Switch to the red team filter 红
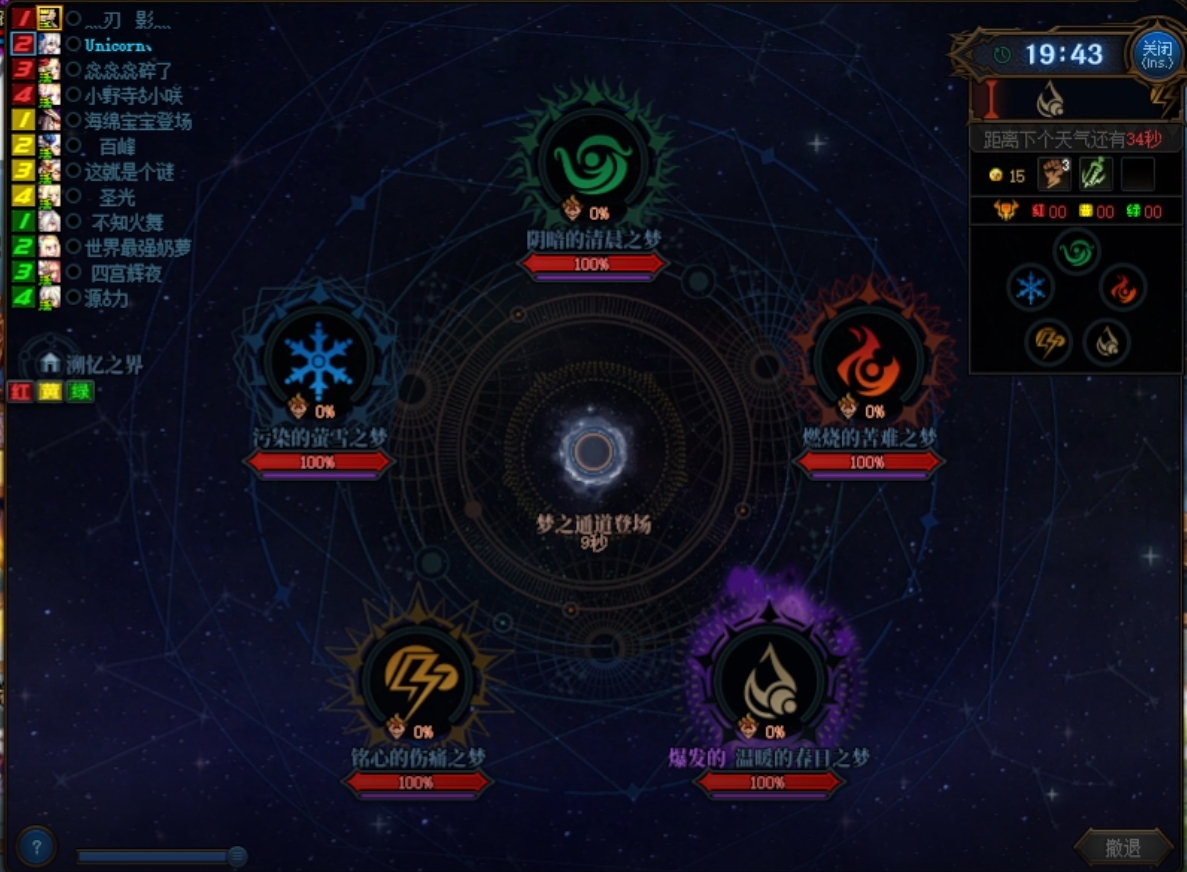This screenshot has height=872, width=1187. [20, 392]
